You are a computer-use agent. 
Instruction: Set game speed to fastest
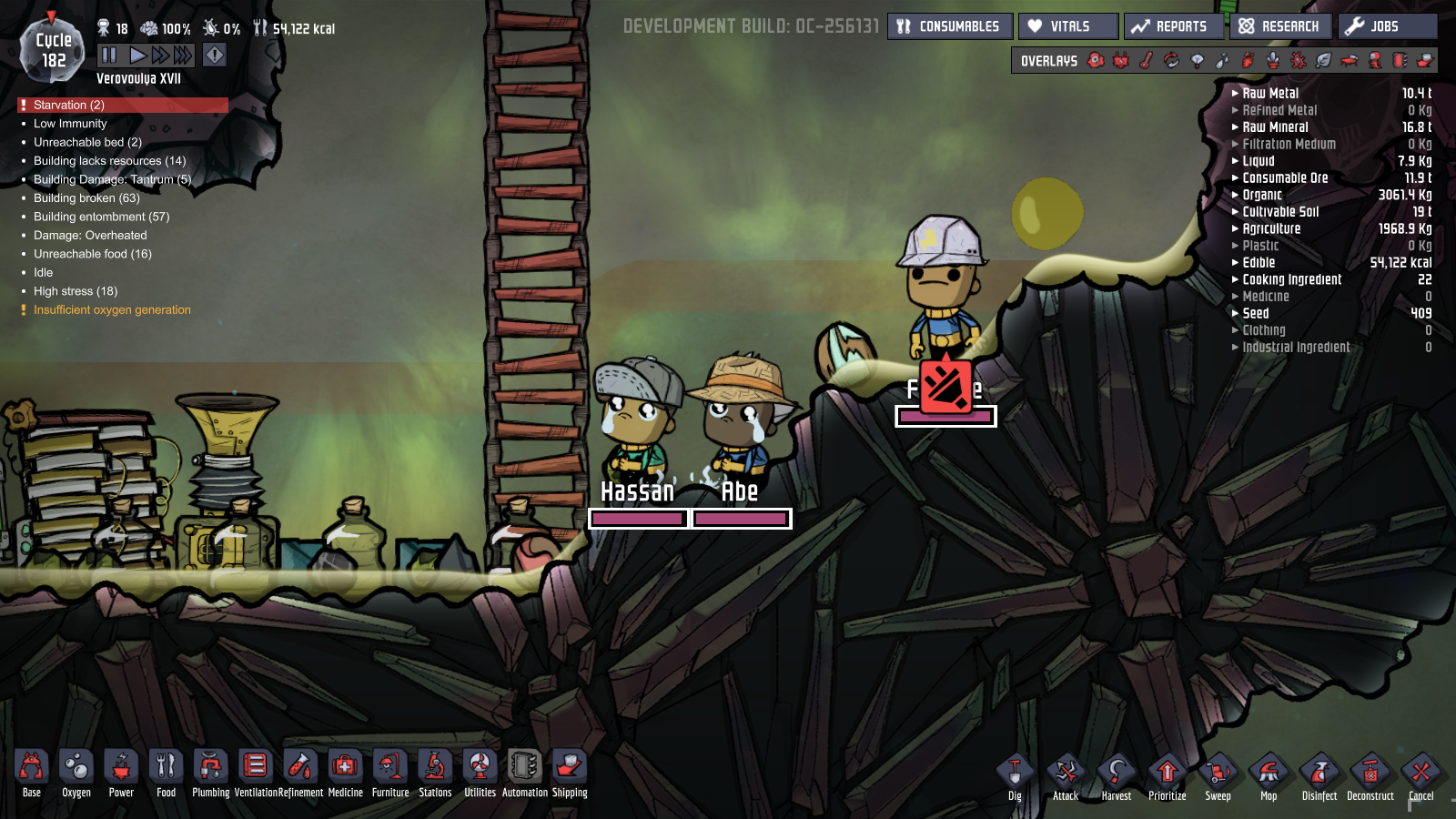pos(183,56)
